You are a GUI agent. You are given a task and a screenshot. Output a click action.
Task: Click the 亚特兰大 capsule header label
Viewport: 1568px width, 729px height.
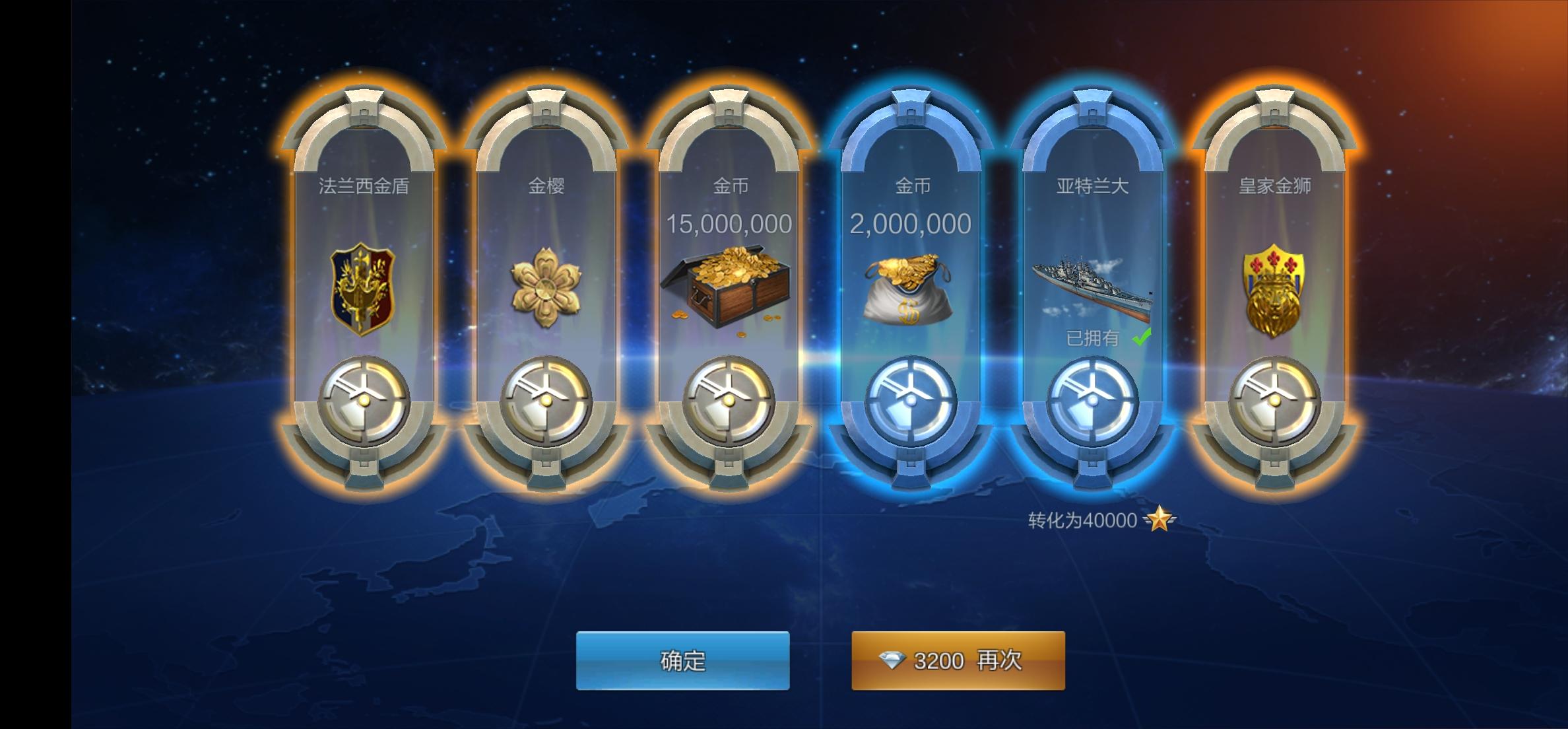pos(1095,187)
